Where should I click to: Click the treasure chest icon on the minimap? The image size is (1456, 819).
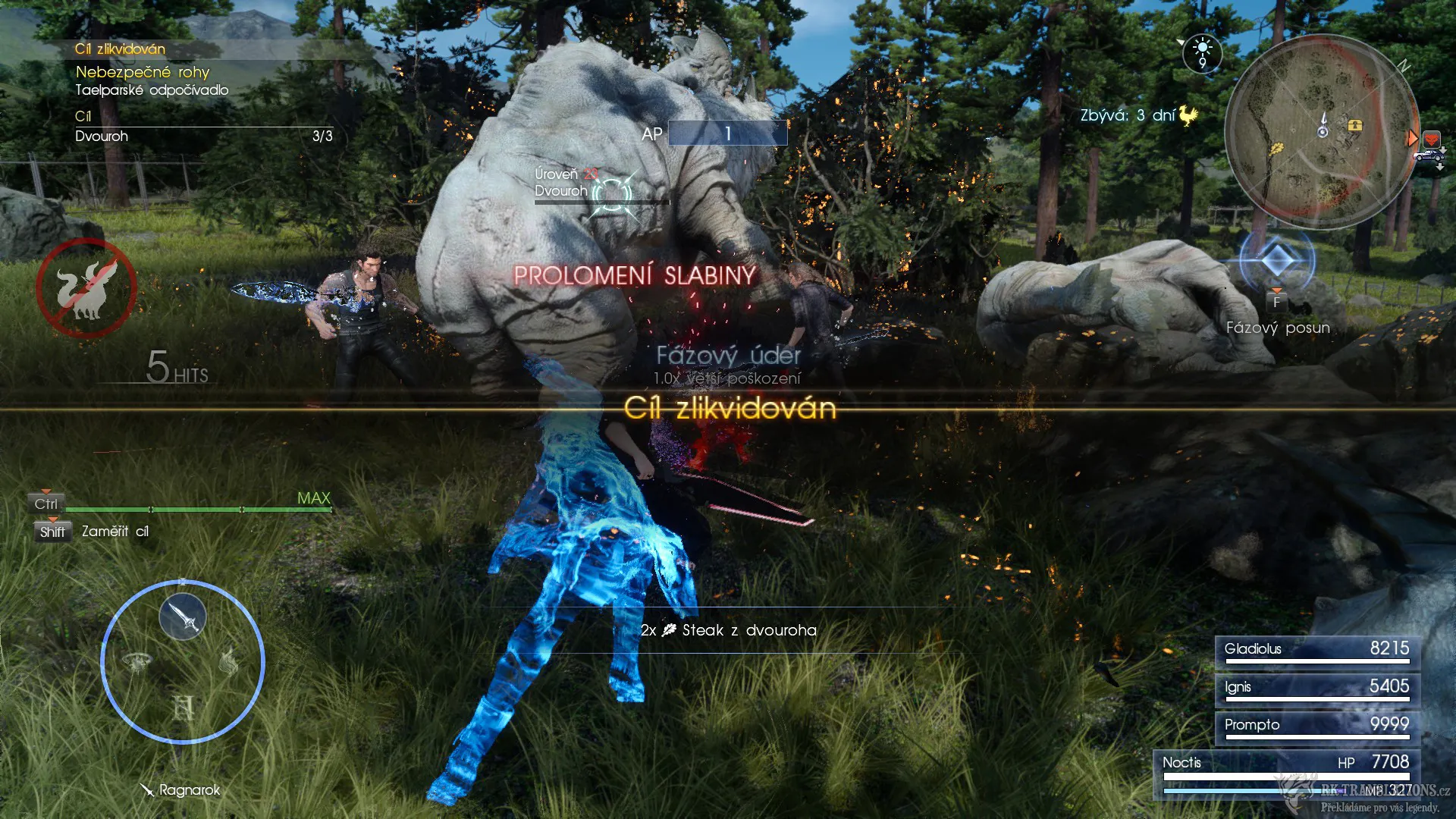(x=1354, y=126)
